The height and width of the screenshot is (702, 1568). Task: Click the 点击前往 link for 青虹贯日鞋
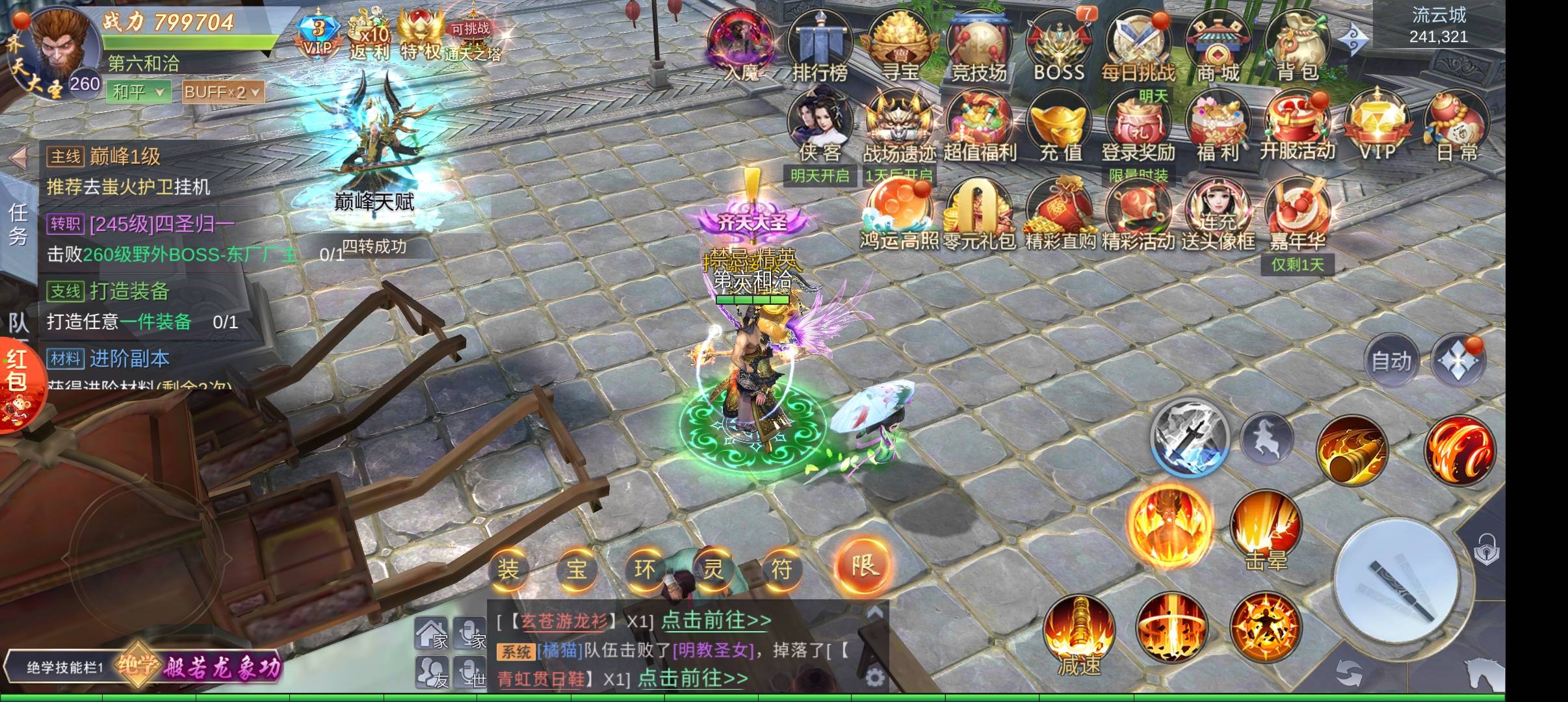click(693, 679)
